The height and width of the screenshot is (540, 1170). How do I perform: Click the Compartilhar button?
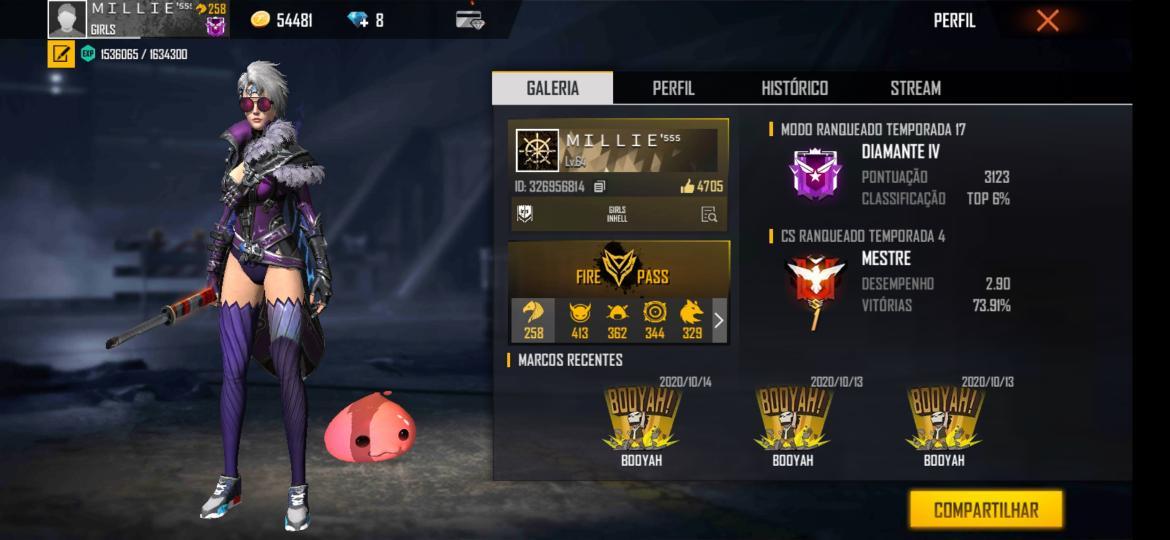tap(985, 510)
